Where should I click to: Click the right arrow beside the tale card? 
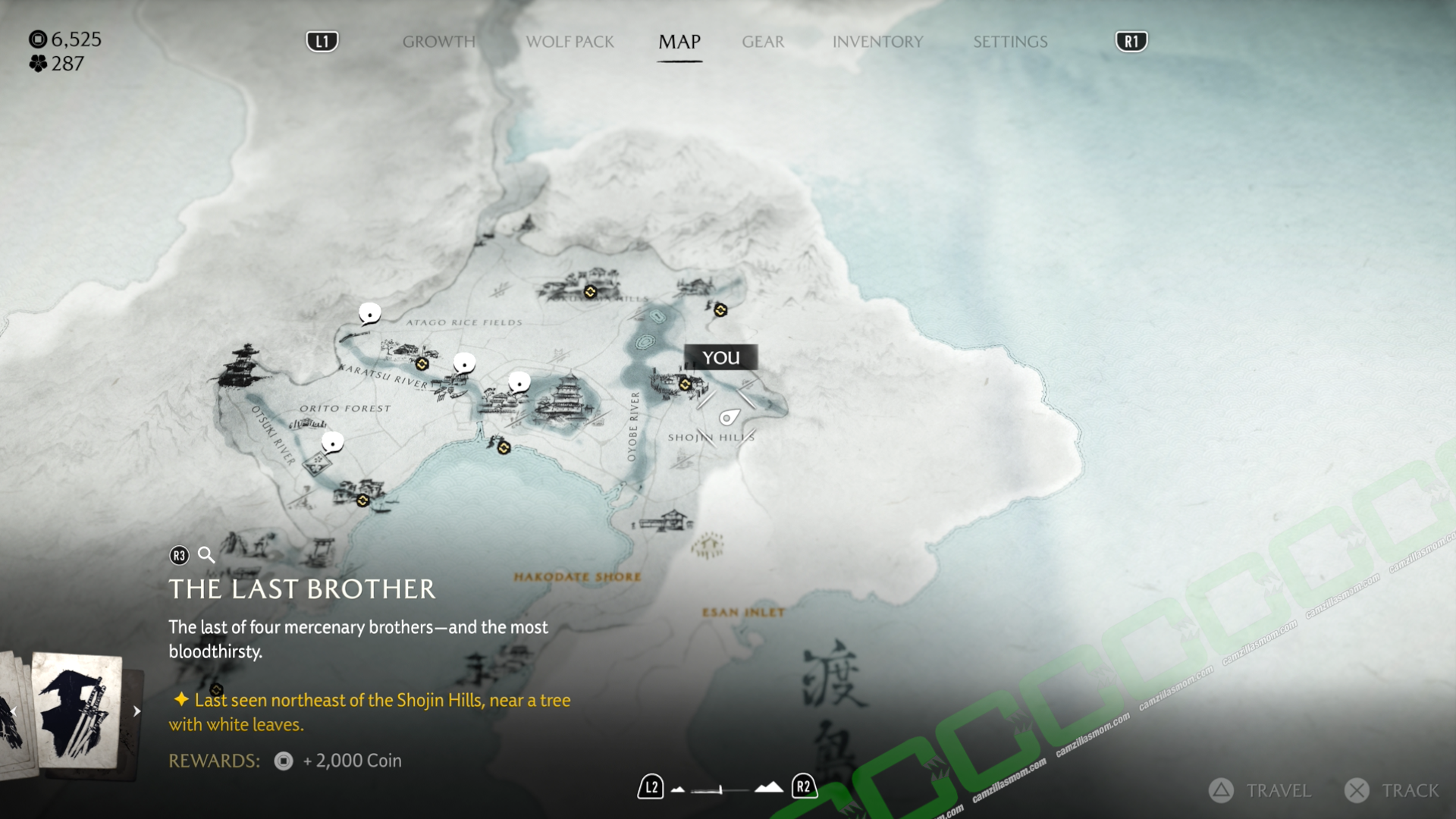click(x=136, y=711)
